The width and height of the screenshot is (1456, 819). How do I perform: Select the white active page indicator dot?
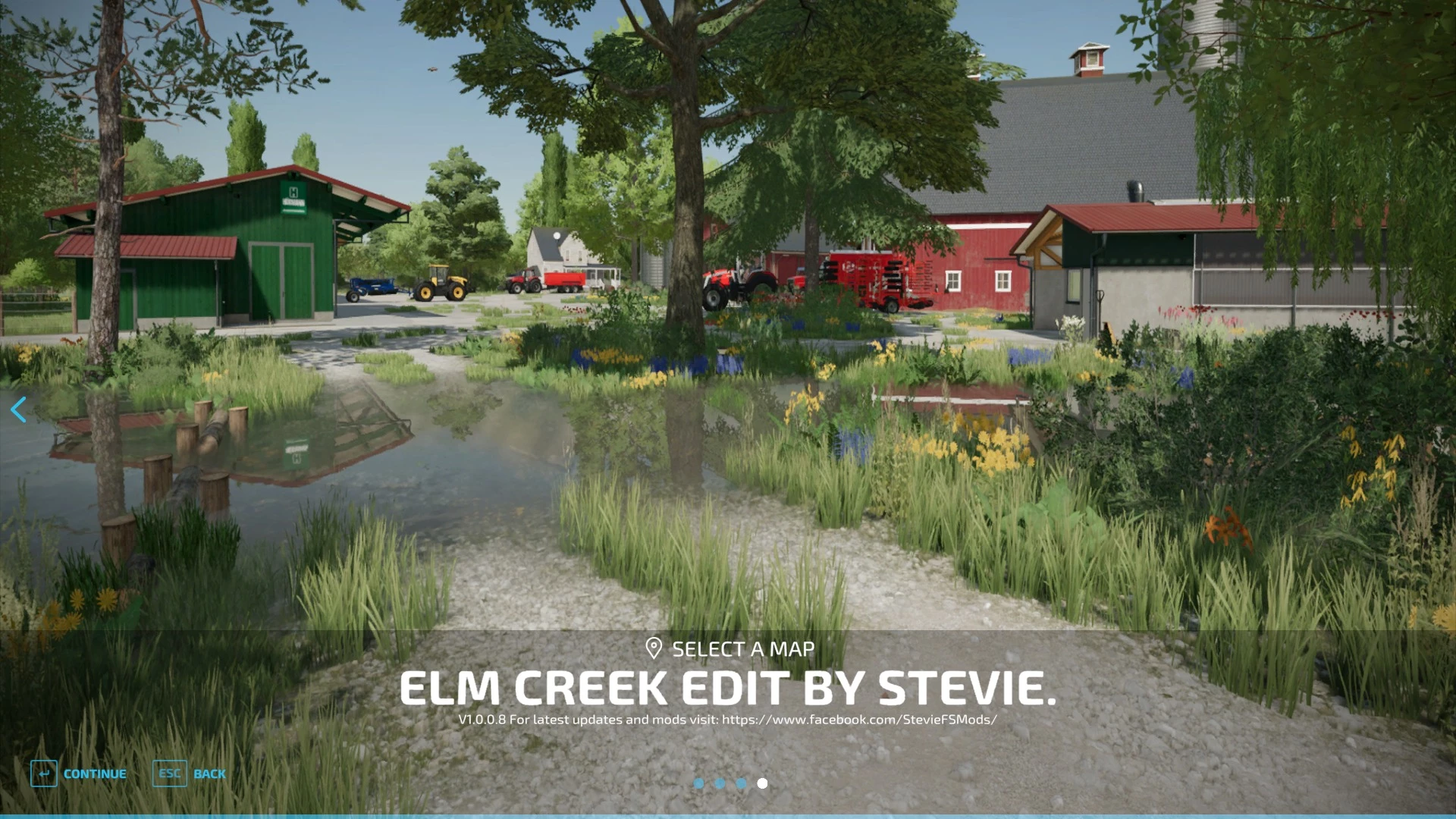(x=762, y=783)
